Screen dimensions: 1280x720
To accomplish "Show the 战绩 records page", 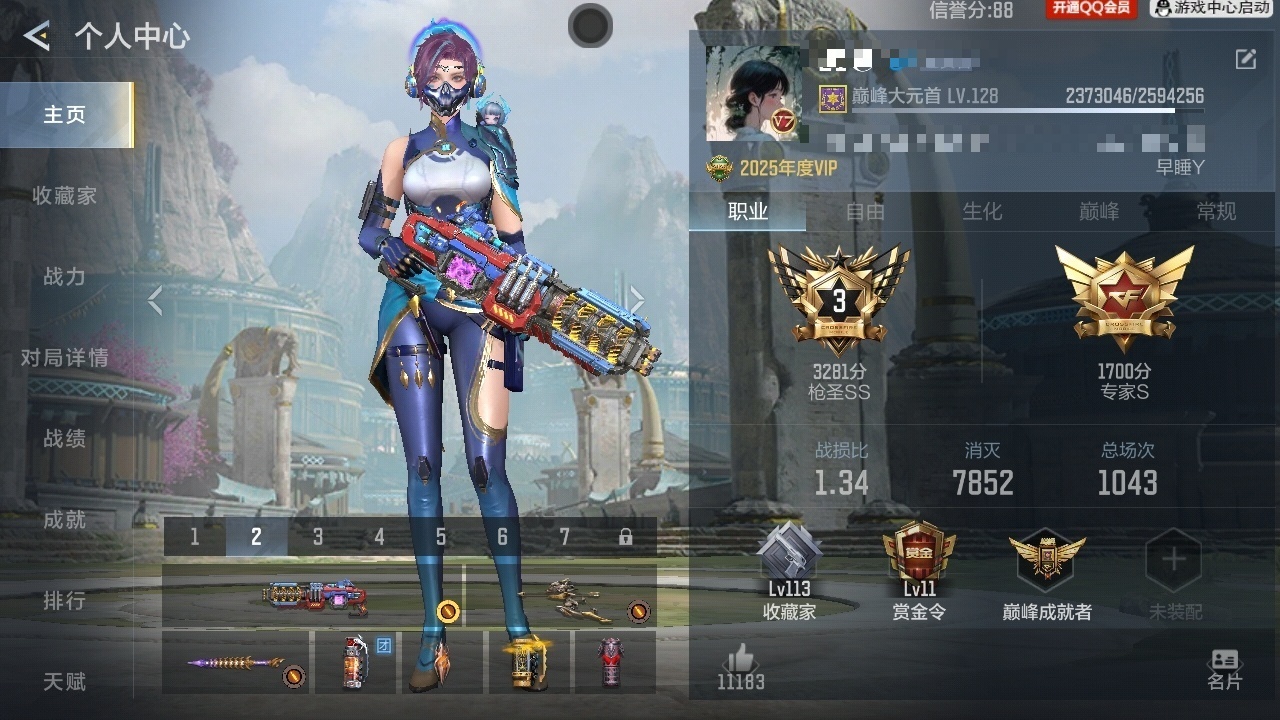I will pyautogui.click(x=64, y=439).
